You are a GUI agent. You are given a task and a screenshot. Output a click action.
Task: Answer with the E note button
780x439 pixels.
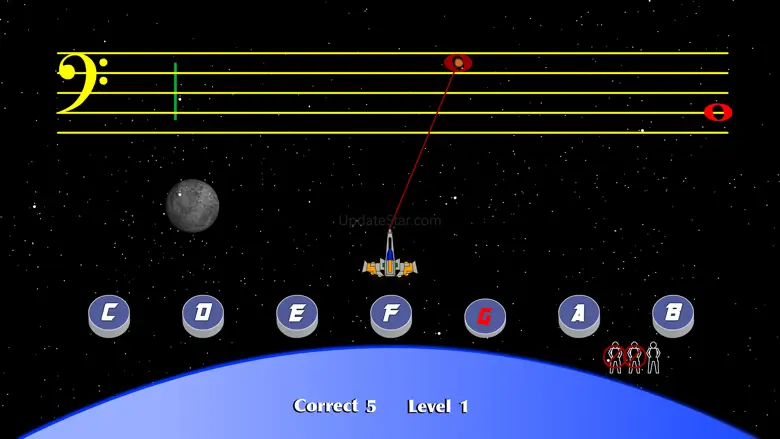coord(297,313)
